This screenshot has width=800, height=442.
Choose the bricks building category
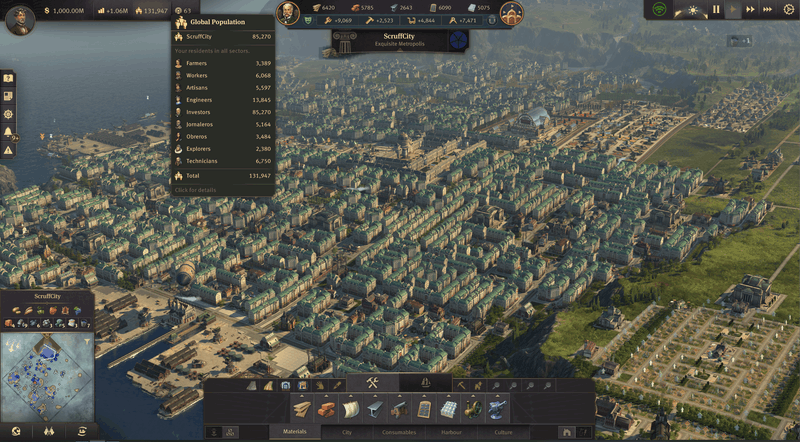point(326,409)
